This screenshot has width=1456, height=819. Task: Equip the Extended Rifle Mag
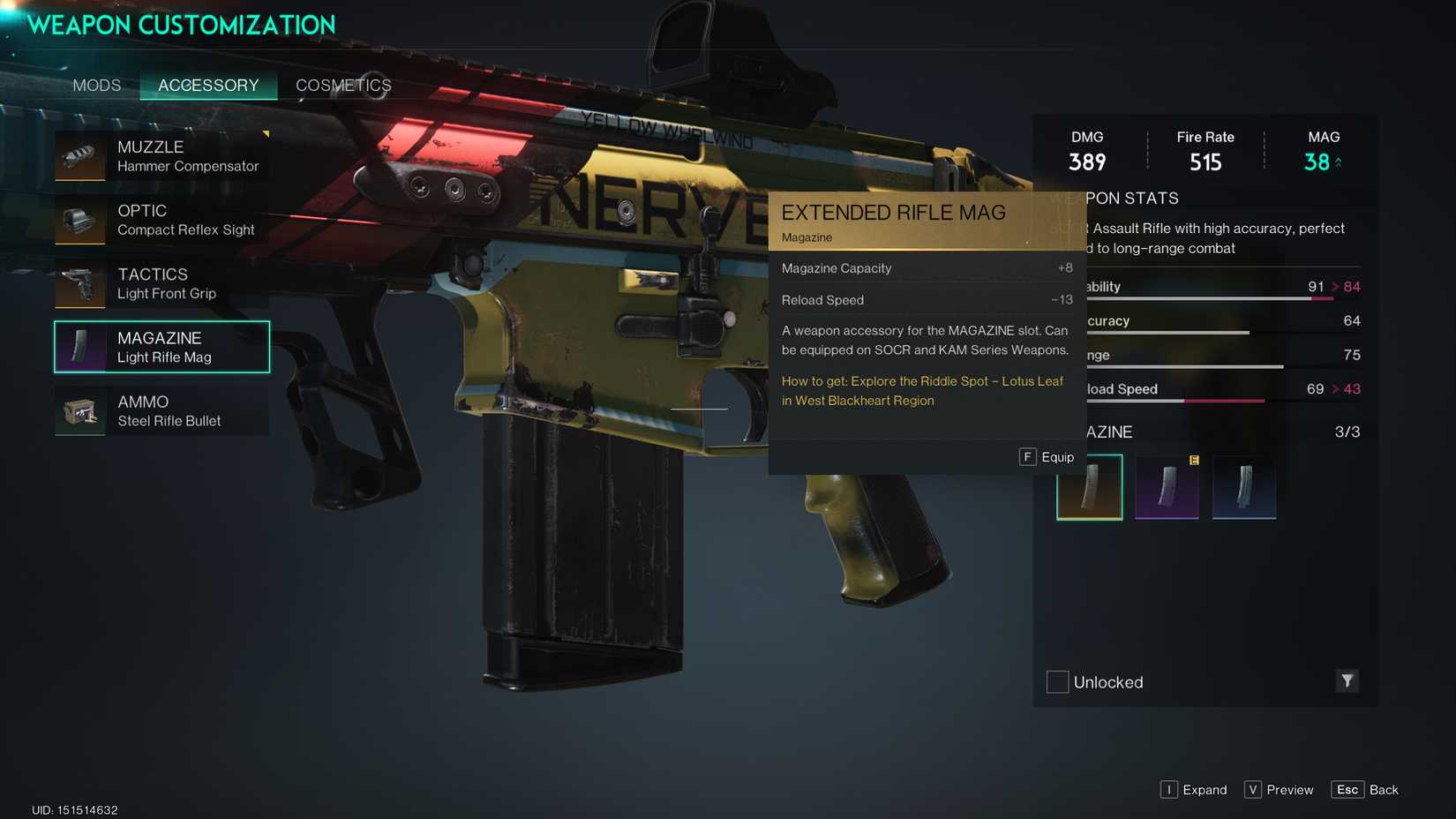coord(1048,457)
